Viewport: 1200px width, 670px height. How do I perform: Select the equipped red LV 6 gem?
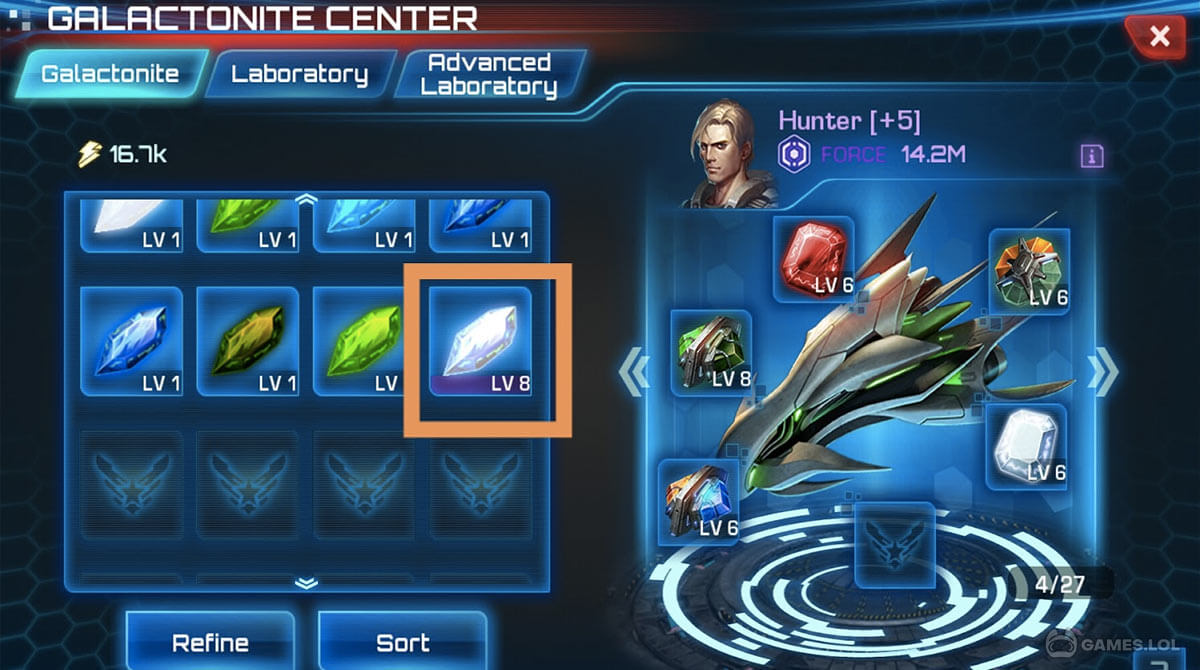(813, 258)
